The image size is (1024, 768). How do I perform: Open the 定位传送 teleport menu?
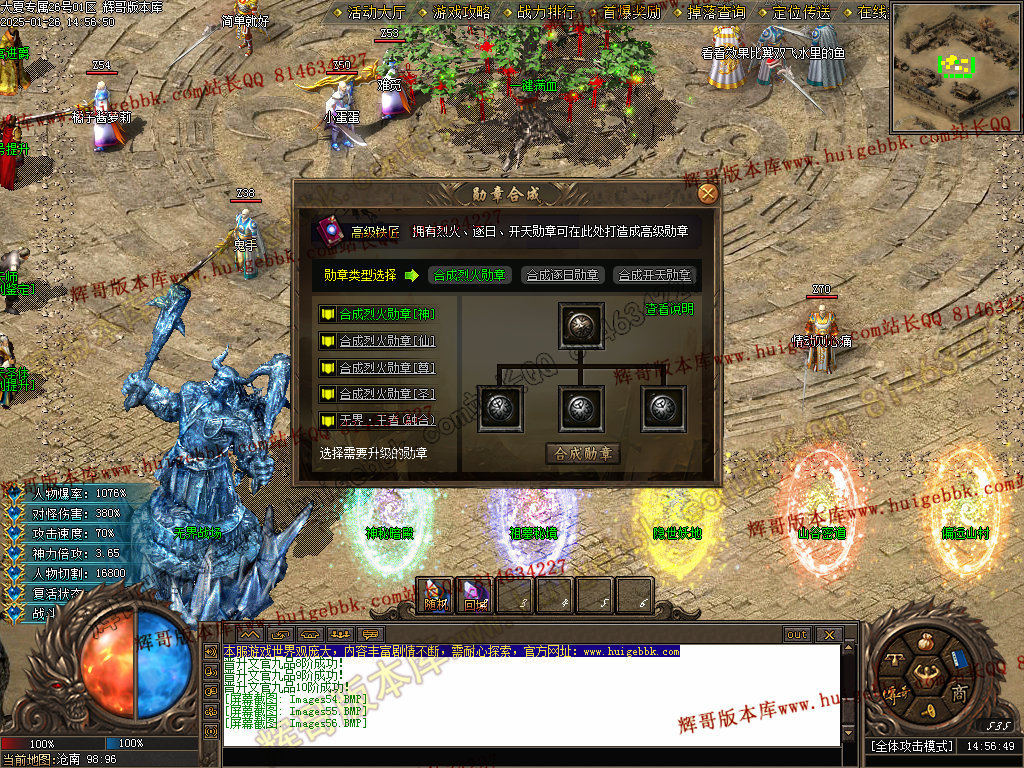(x=801, y=13)
